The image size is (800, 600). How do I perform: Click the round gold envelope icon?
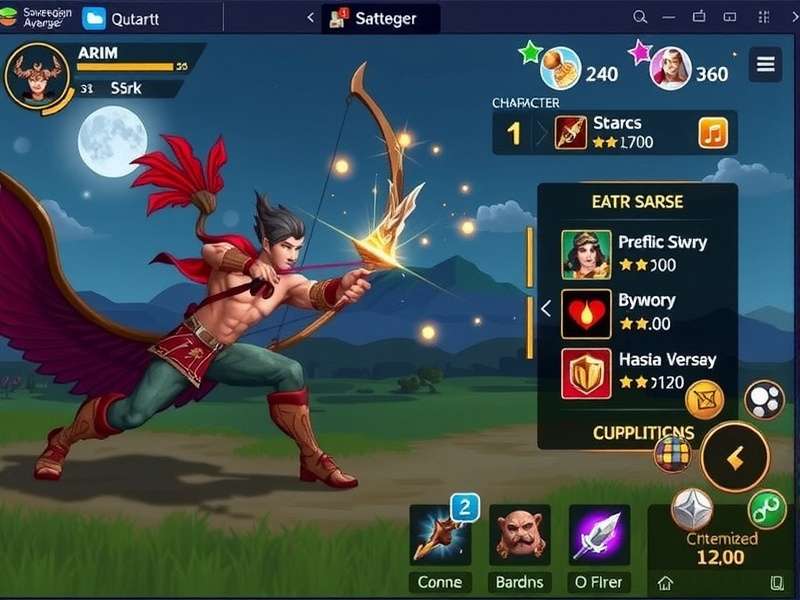pyautogui.click(x=705, y=399)
